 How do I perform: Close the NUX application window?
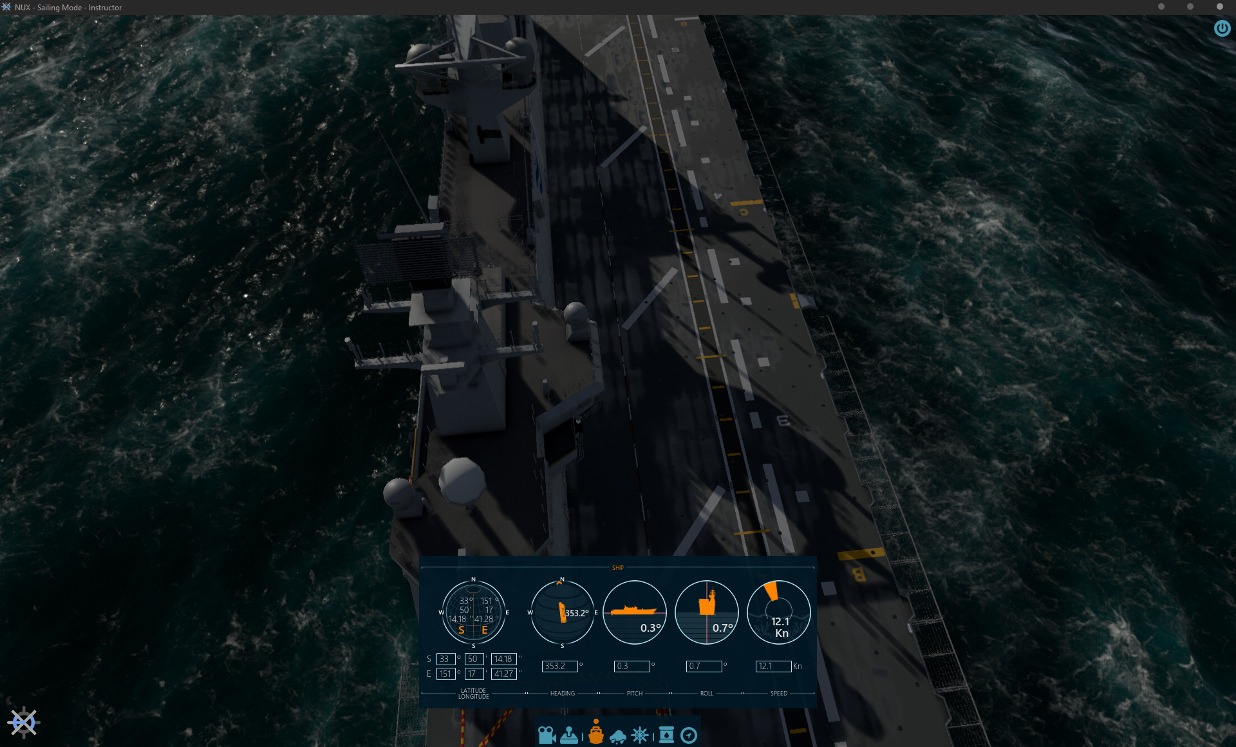pyautogui.click(x=1219, y=7)
